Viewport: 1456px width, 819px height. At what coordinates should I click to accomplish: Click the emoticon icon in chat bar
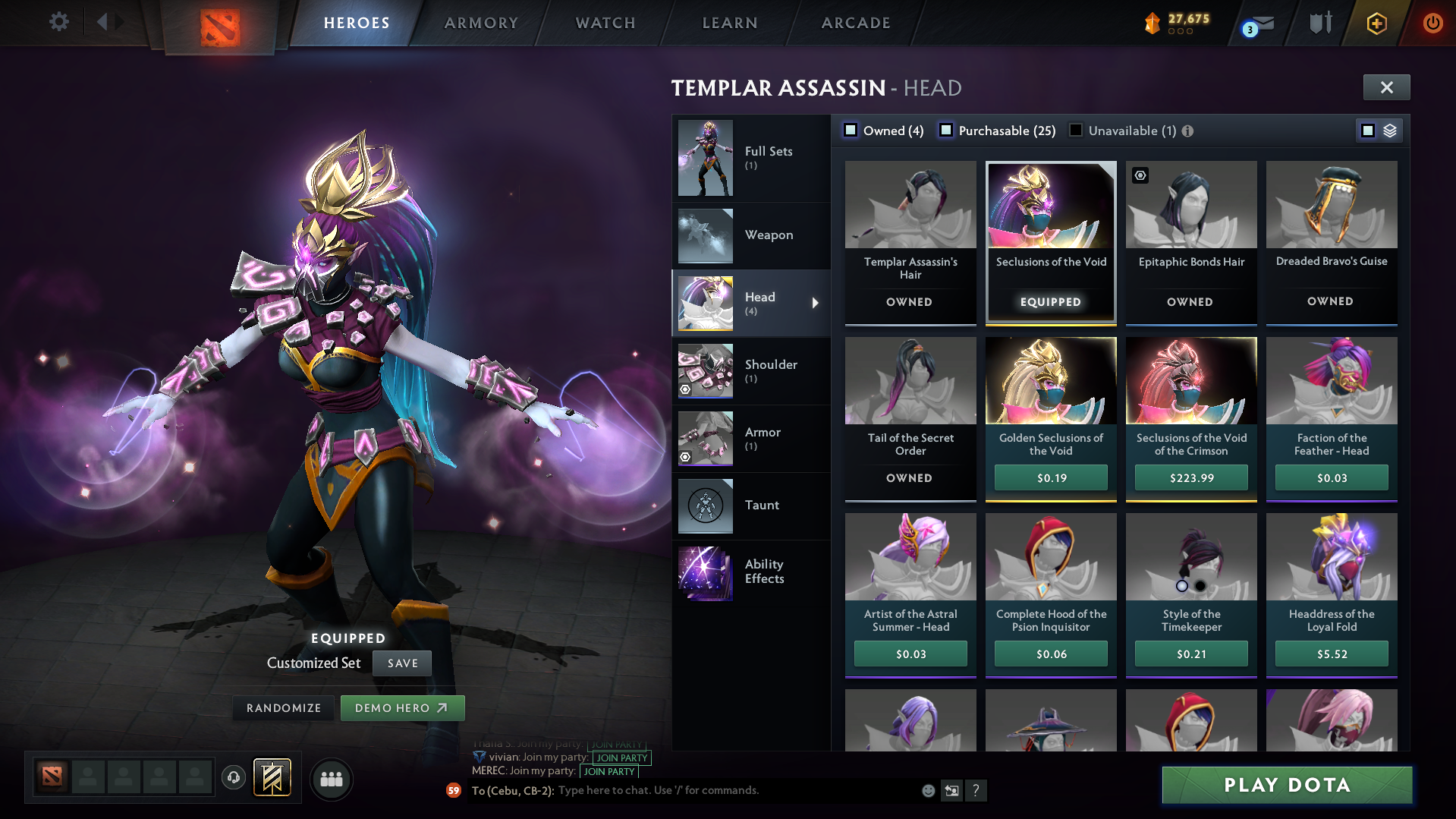tap(927, 790)
